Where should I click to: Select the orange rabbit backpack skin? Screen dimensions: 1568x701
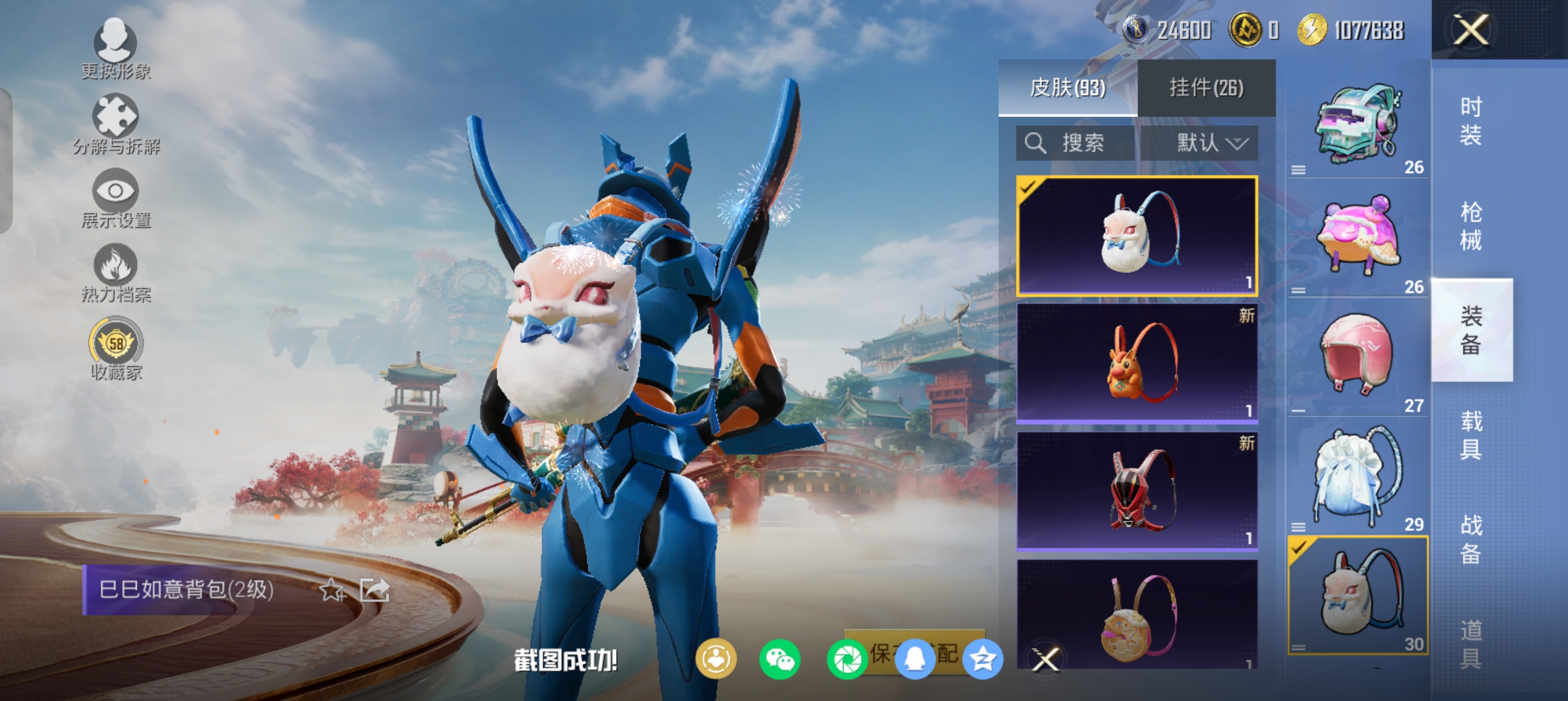(1137, 363)
